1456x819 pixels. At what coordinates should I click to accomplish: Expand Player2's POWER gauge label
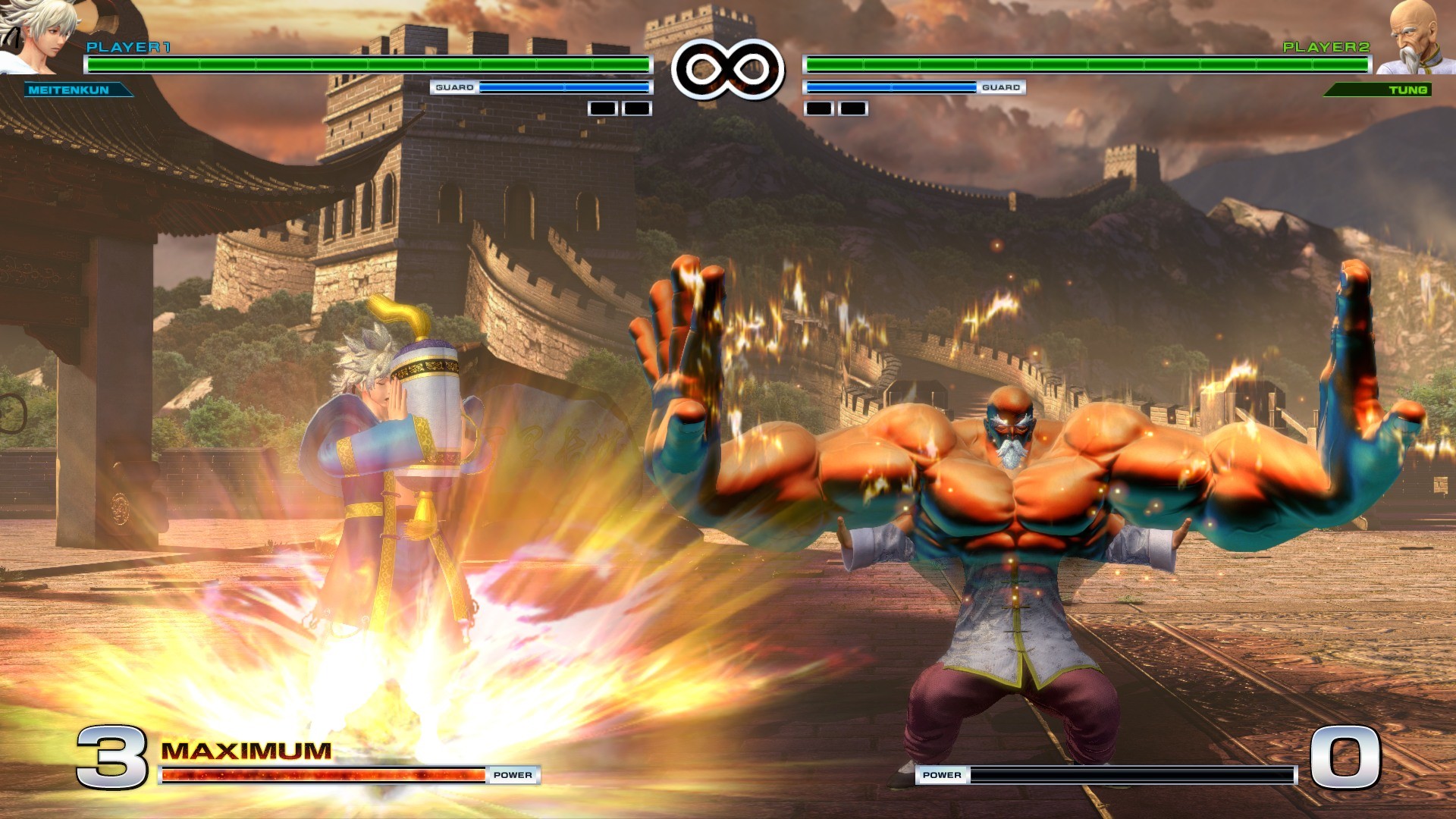coord(943,775)
